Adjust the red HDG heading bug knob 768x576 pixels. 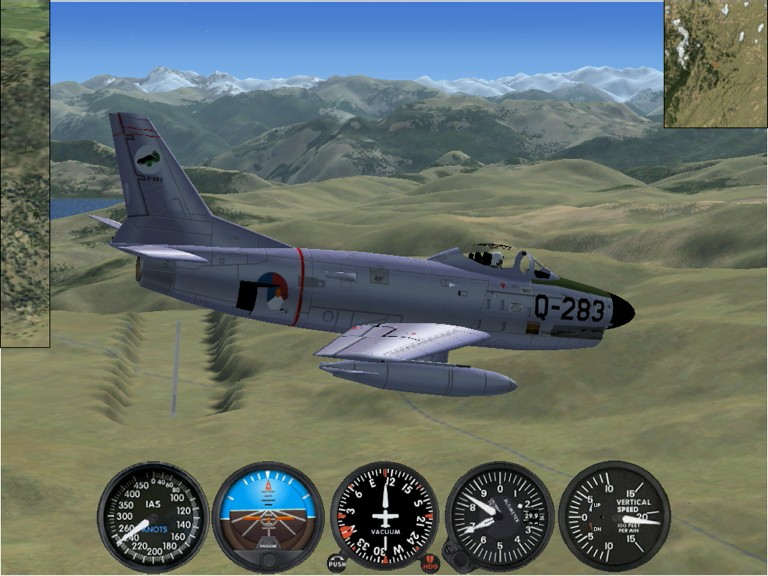[x=431, y=563]
